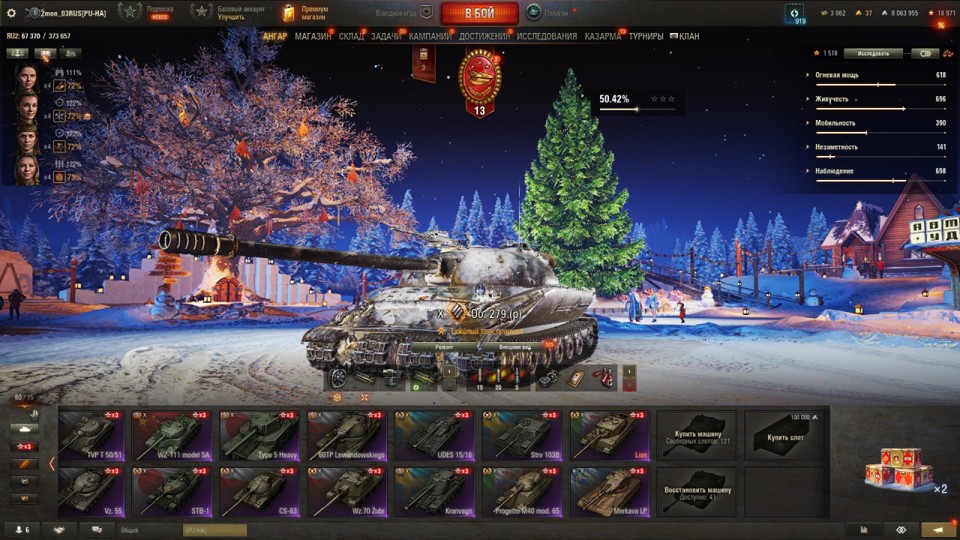Image resolution: width=960 pixels, height=540 pixels.
Task: Pick the Merkava LP tank
Action: tap(609, 492)
